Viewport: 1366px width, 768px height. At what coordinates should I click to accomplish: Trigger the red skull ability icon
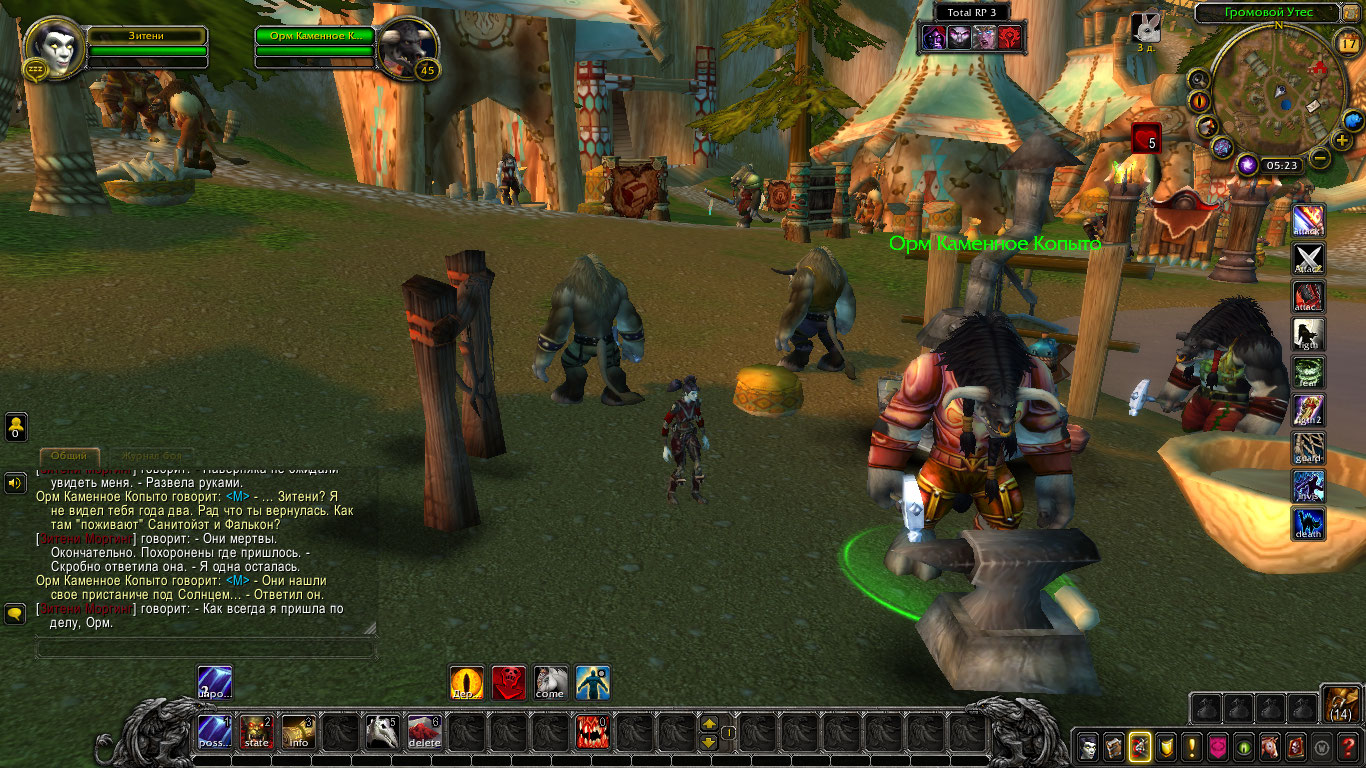pos(508,683)
